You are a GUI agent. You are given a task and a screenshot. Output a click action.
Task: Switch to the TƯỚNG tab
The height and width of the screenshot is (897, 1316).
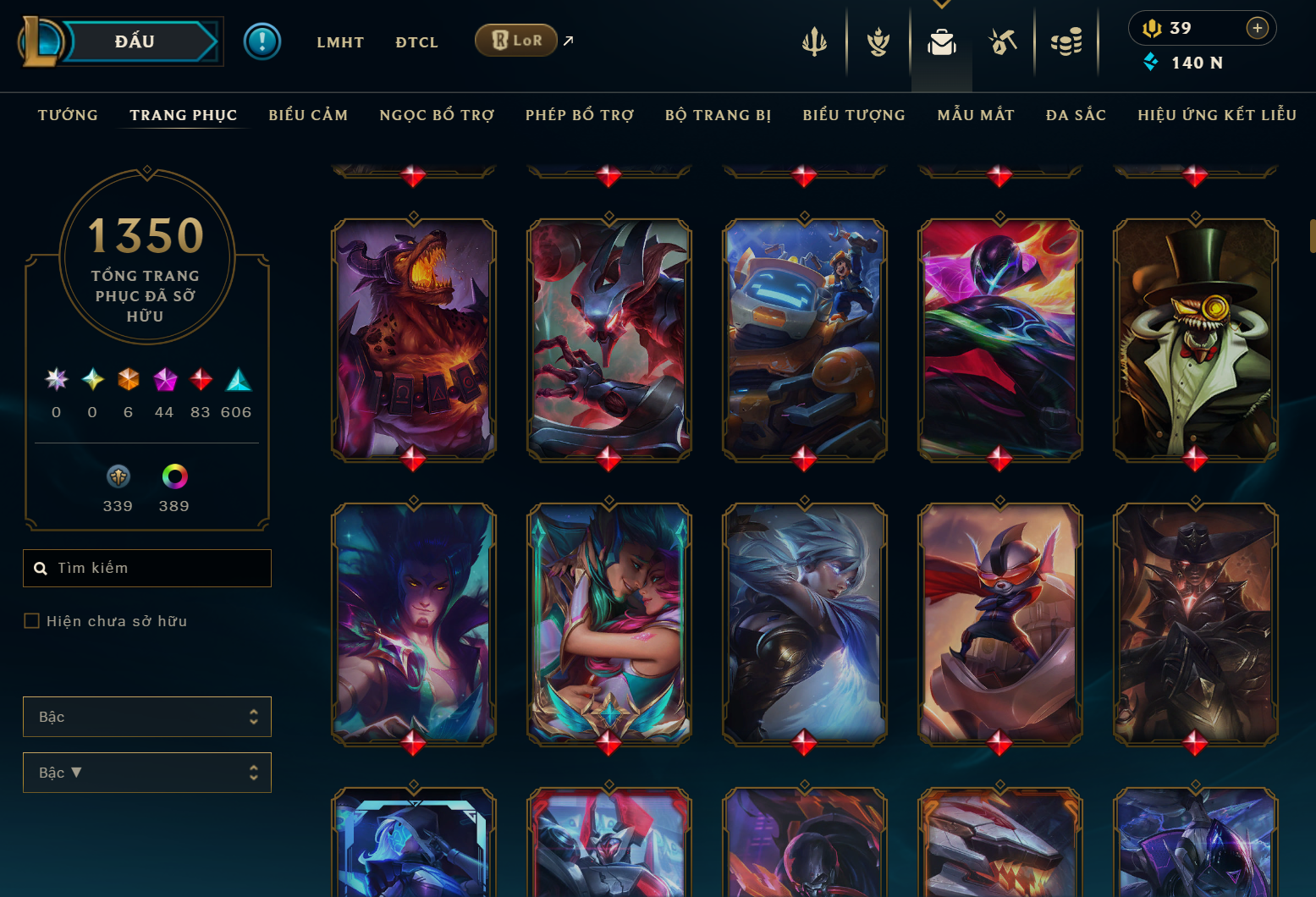click(68, 114)
